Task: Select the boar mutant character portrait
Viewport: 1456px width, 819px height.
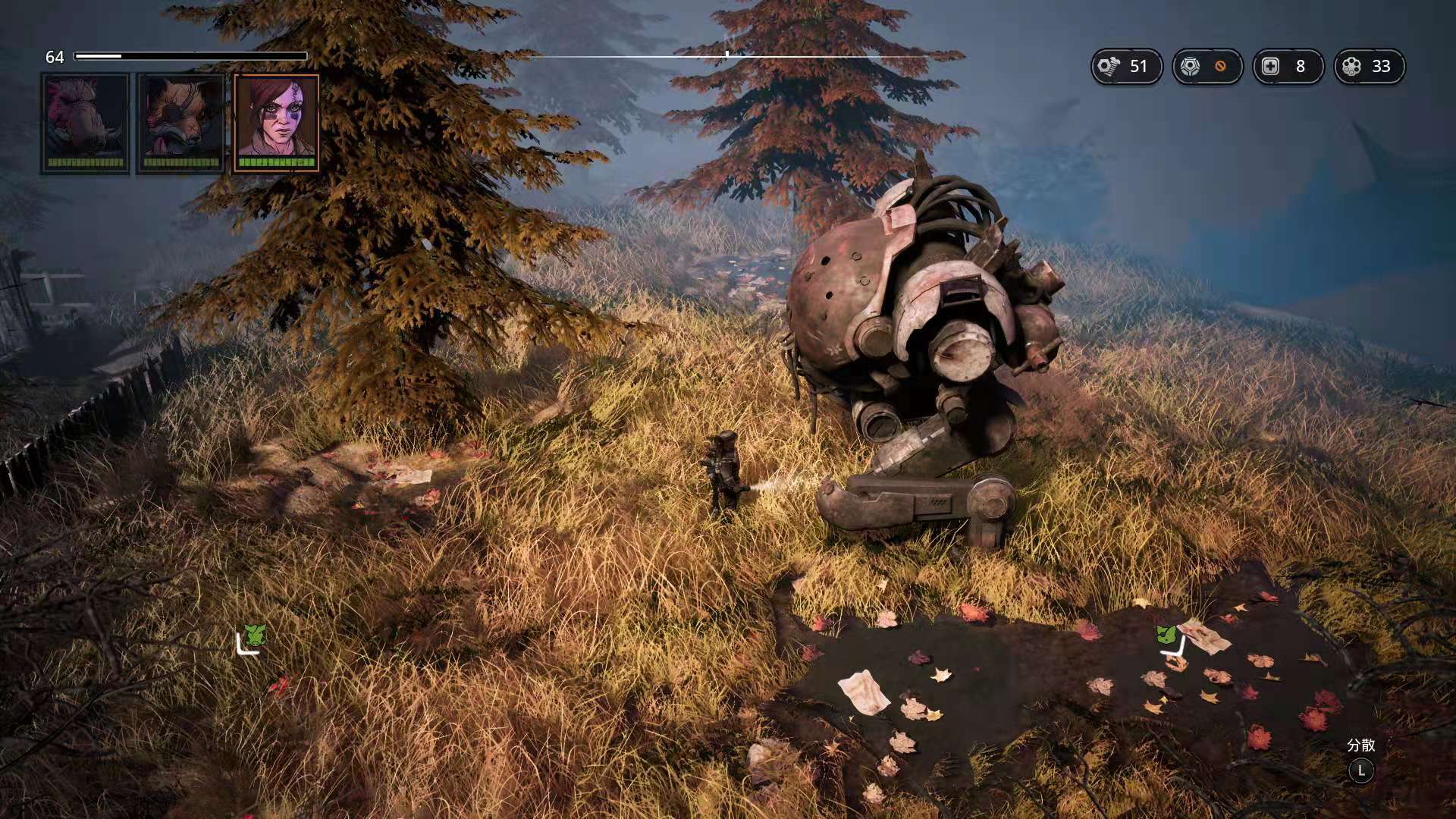Action: pos(85,123)
